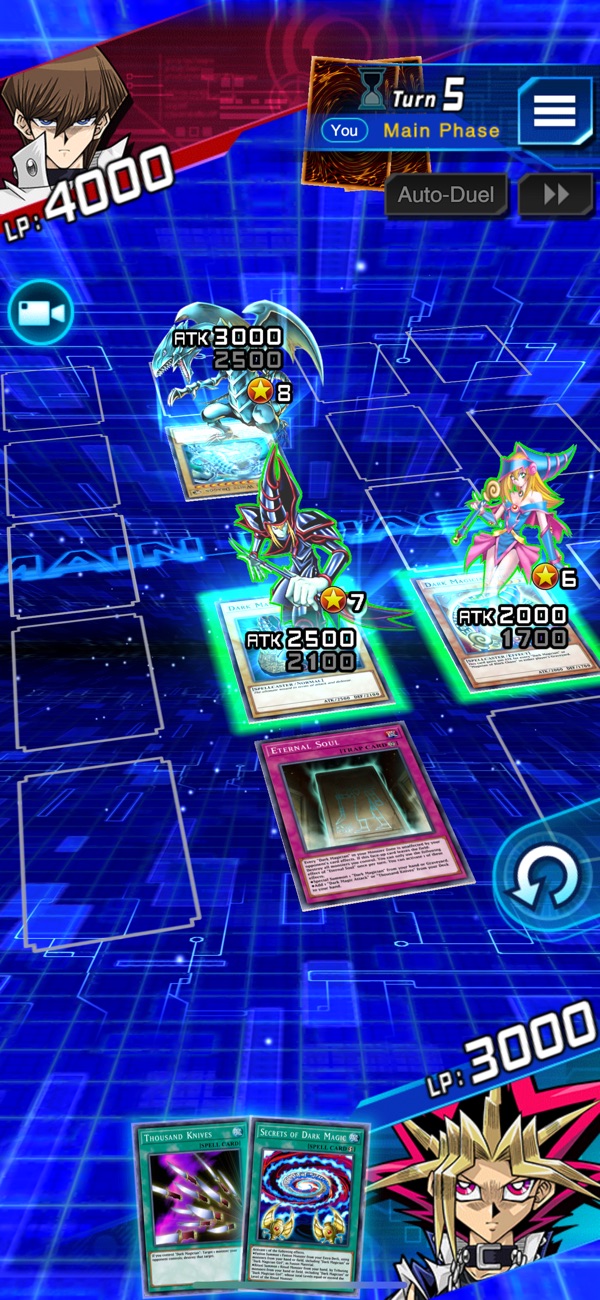Open the hamburger menu
The width and height of the screenshot is (600, 1300).
553,111
